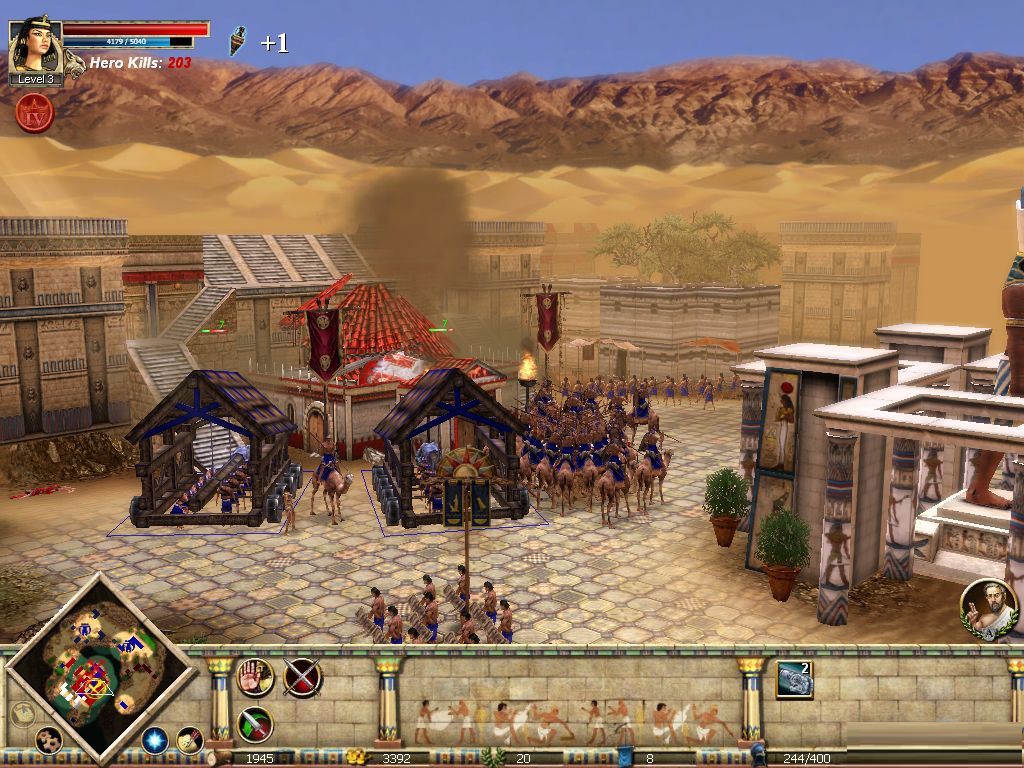Click the amphora item icon

pyautogui.click(x=237, y=41)
